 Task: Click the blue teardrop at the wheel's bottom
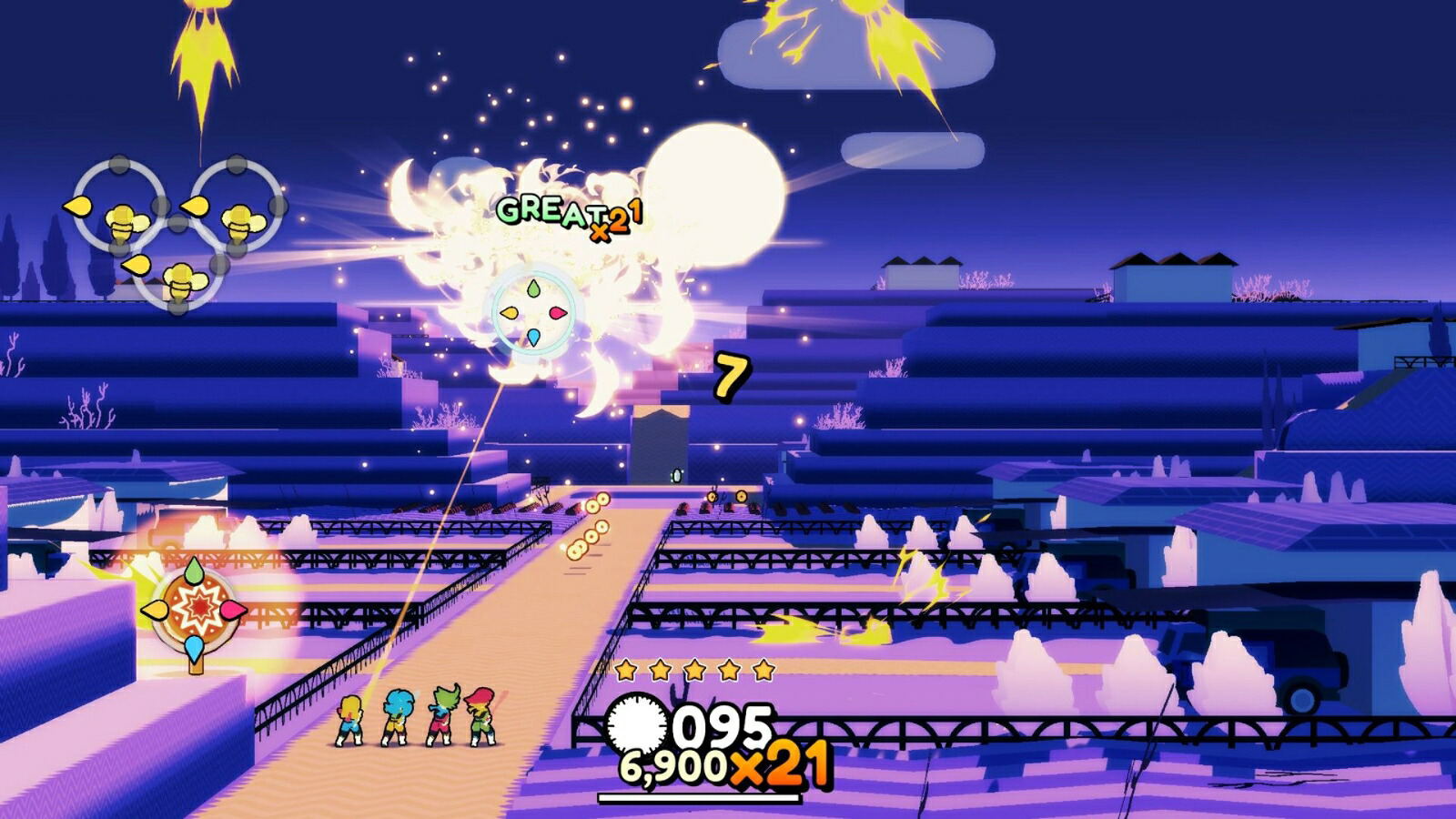point(193,648)
